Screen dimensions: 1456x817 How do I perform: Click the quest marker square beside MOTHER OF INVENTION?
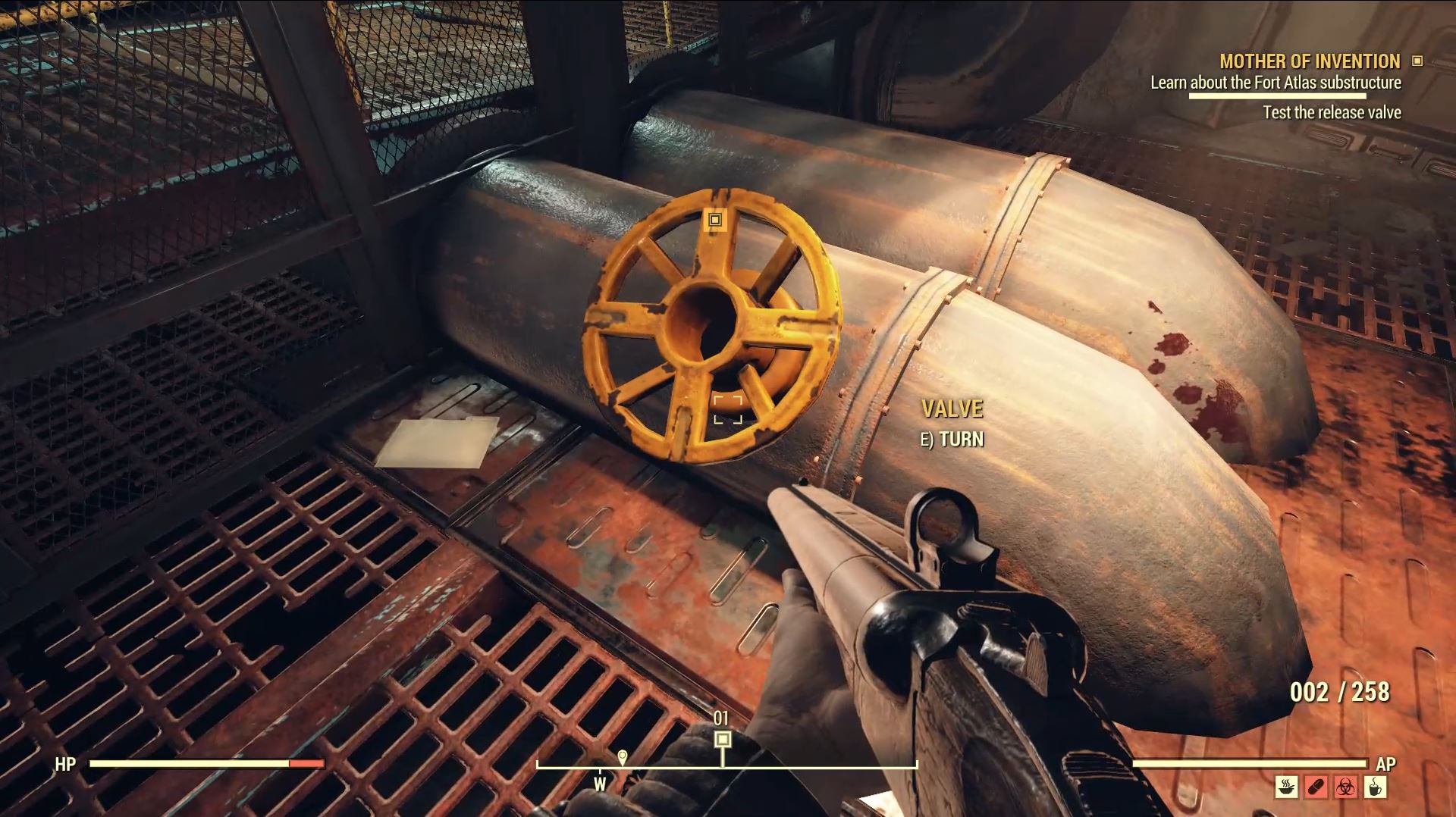(1417, 61)
